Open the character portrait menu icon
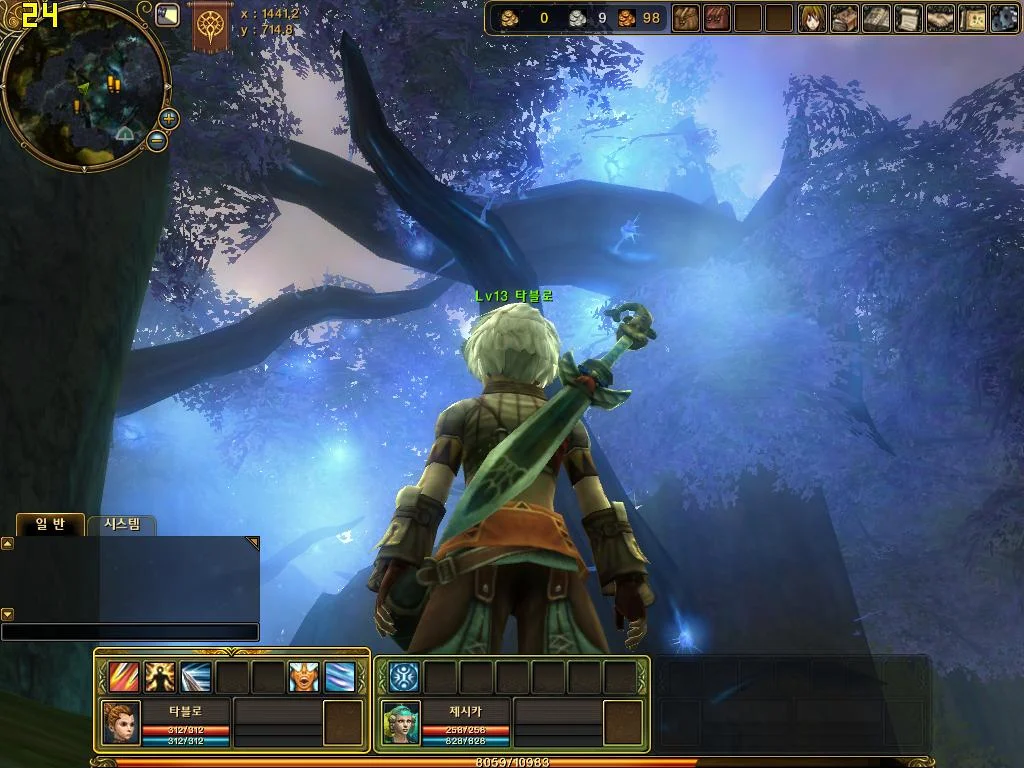 [812, 18]
